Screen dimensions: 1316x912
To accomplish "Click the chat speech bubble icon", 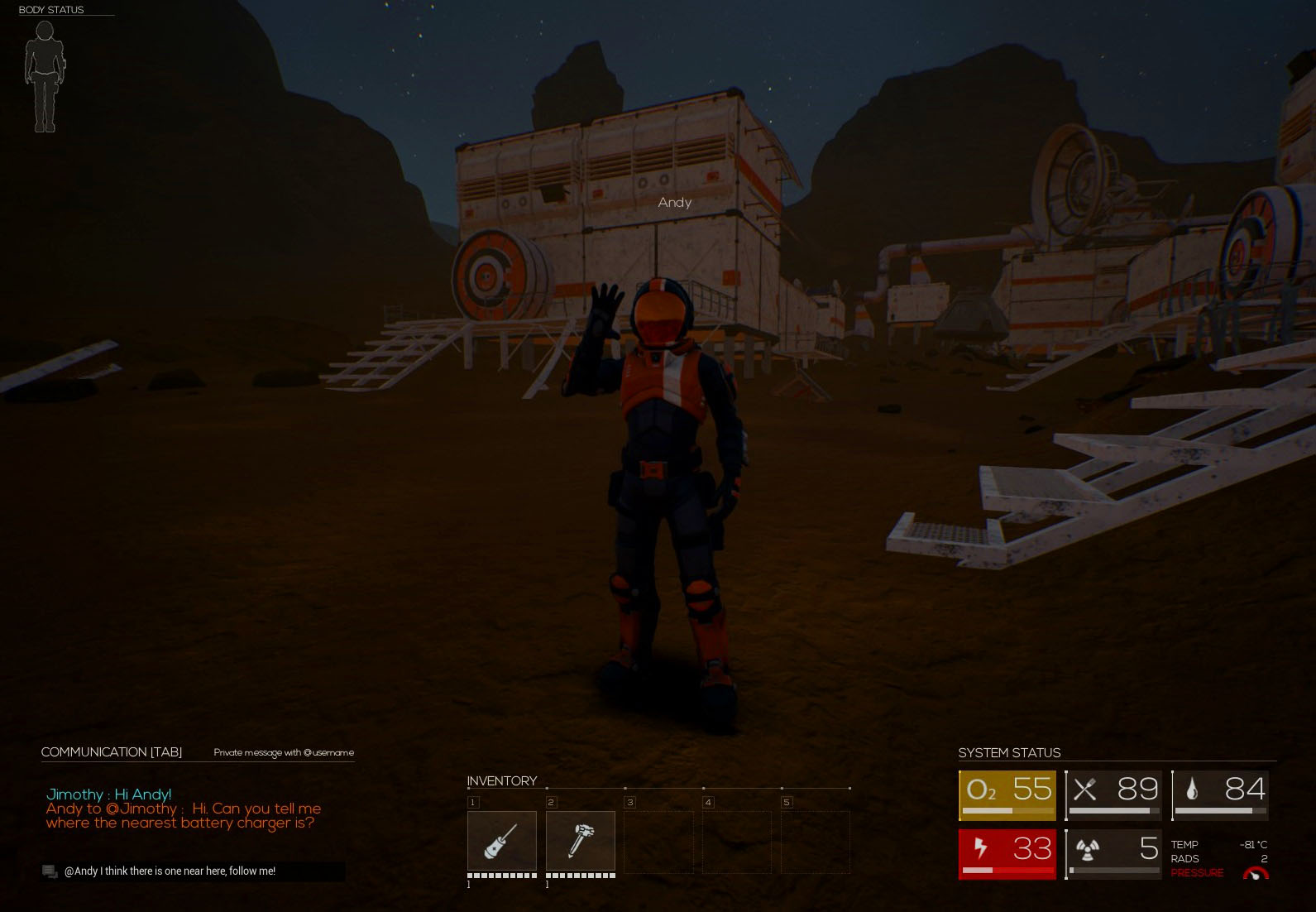I will (50, 871).
